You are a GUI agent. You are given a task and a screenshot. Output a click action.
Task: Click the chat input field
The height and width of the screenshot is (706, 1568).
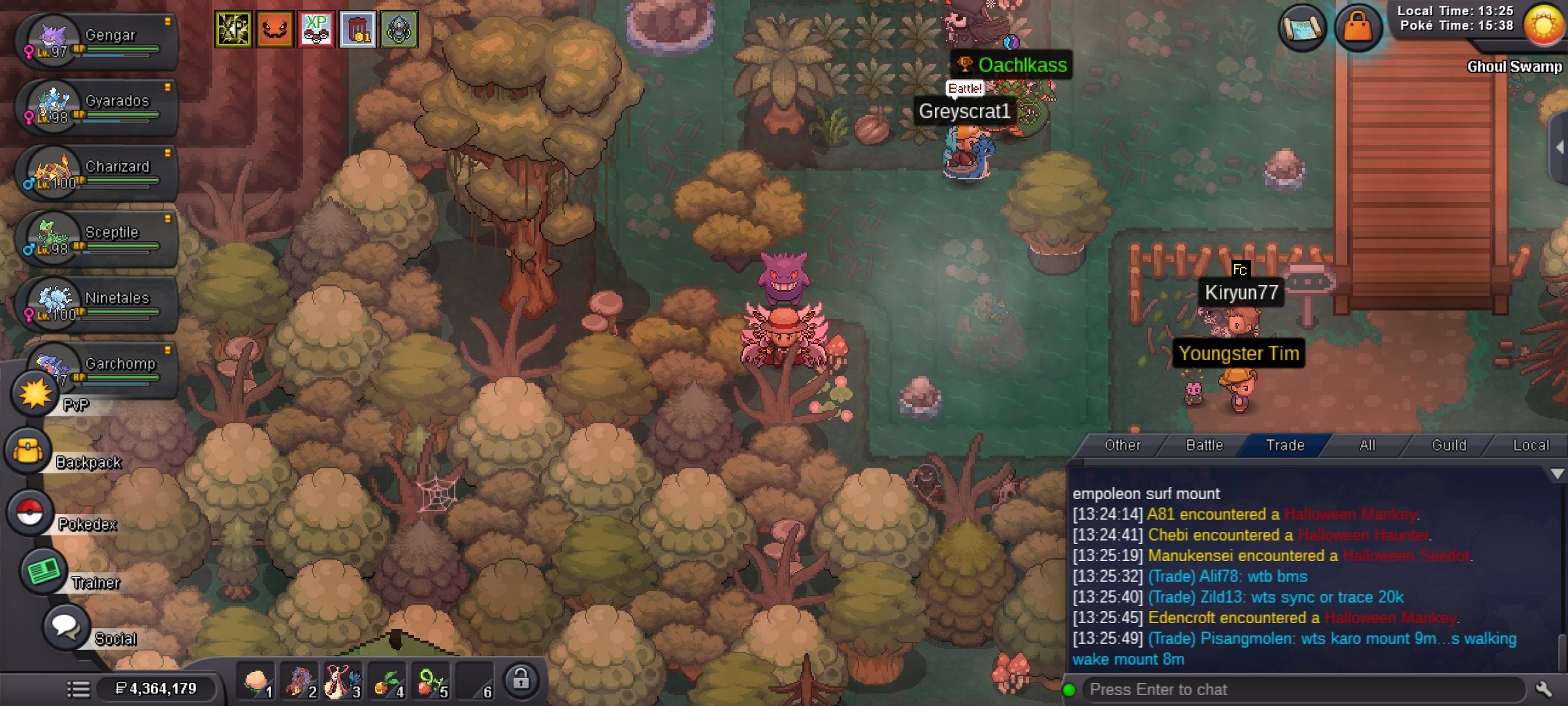pyautogui.click(x=1300, y=690)
